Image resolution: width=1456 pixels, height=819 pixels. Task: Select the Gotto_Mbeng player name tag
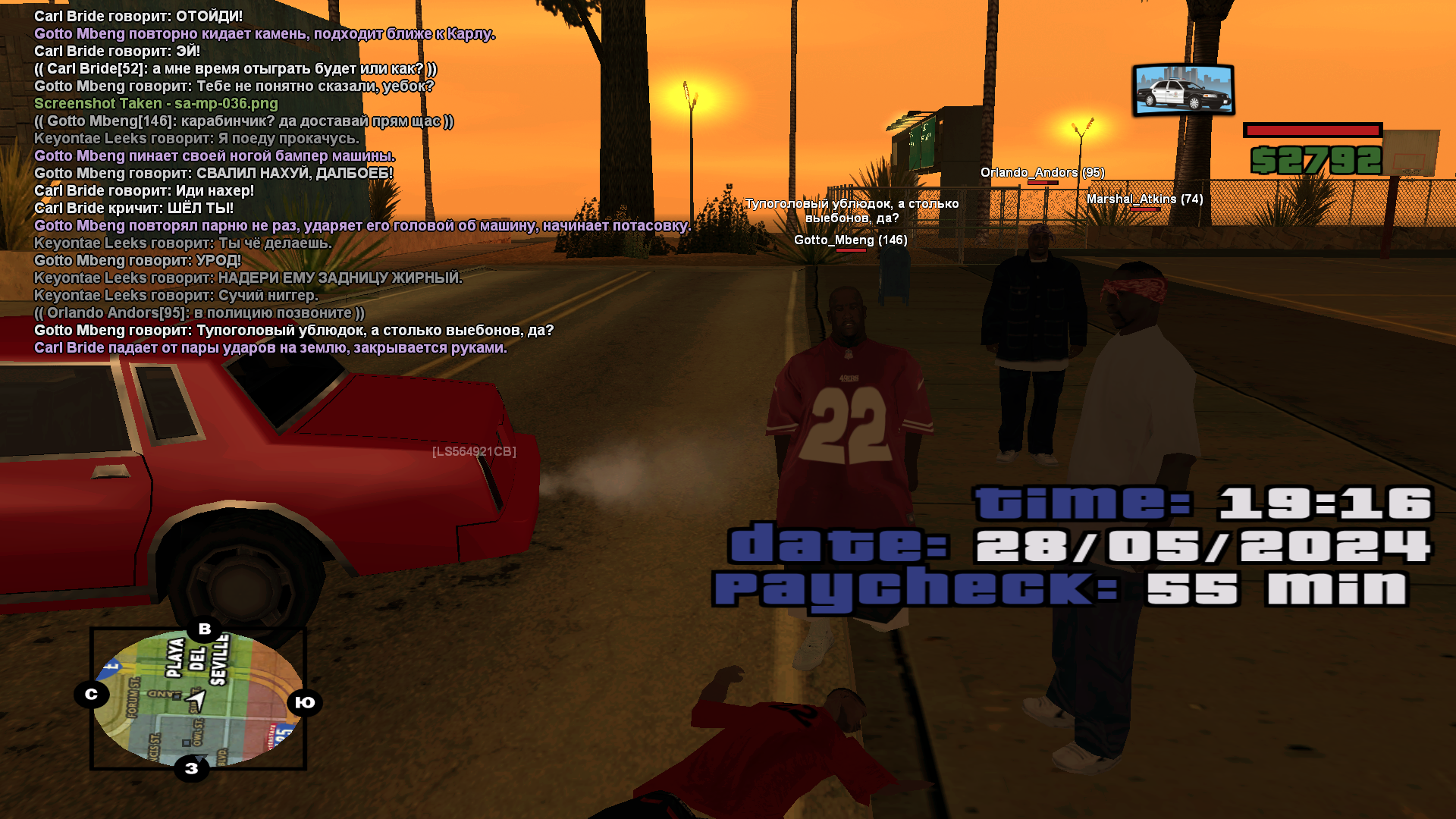click(850, 240)
